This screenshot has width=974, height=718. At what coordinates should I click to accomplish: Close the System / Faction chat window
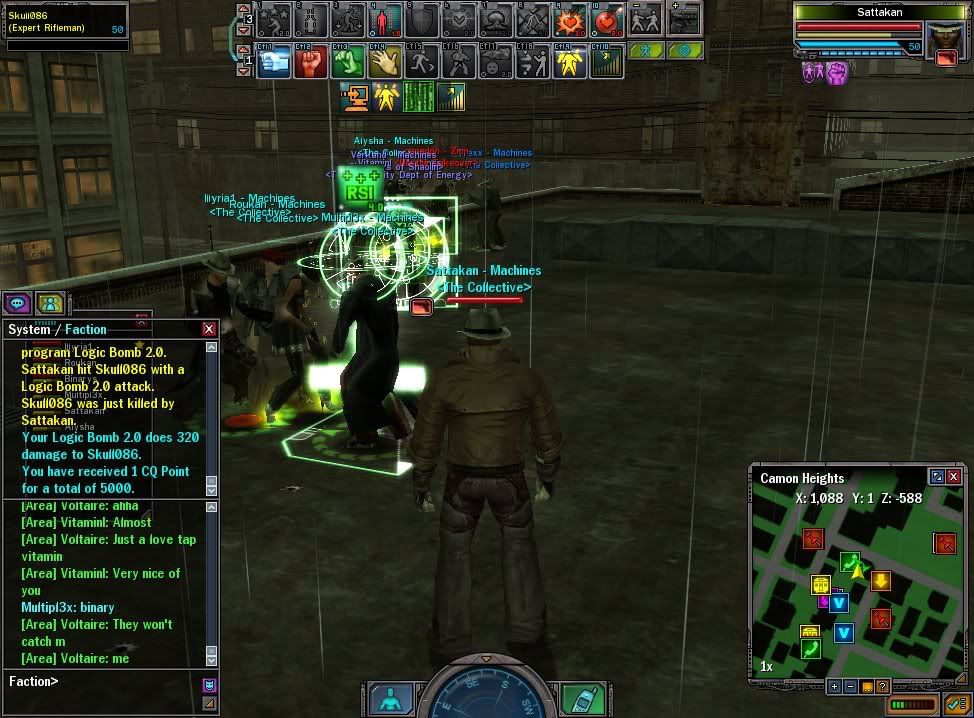209,329
